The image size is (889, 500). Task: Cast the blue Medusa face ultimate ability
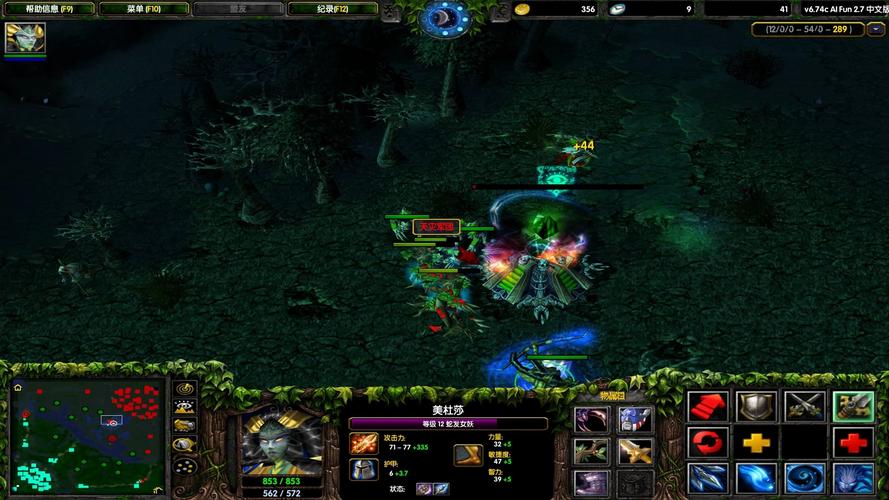point(852,478)
